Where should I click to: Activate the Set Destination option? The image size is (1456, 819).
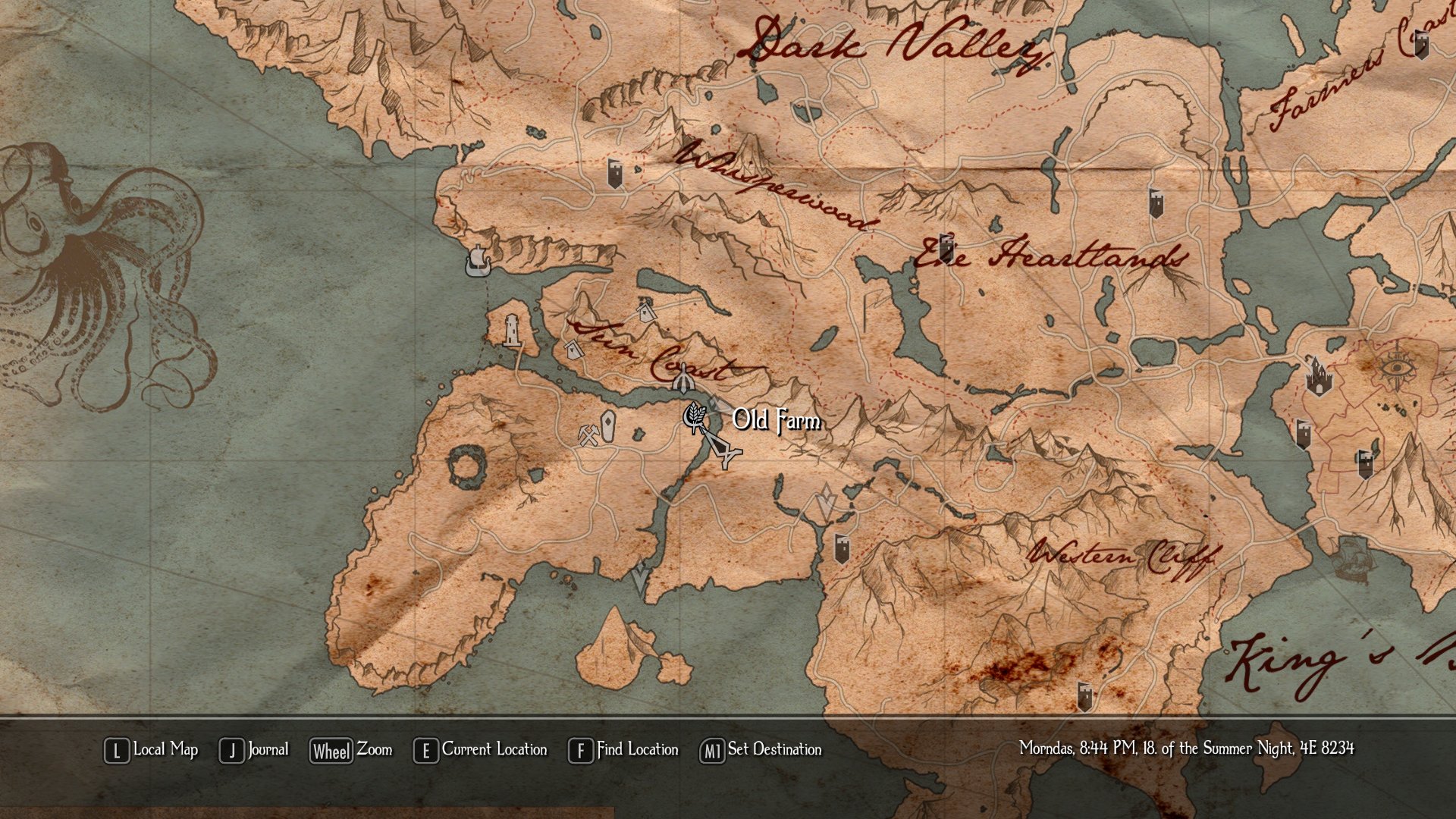coord(761,750)
